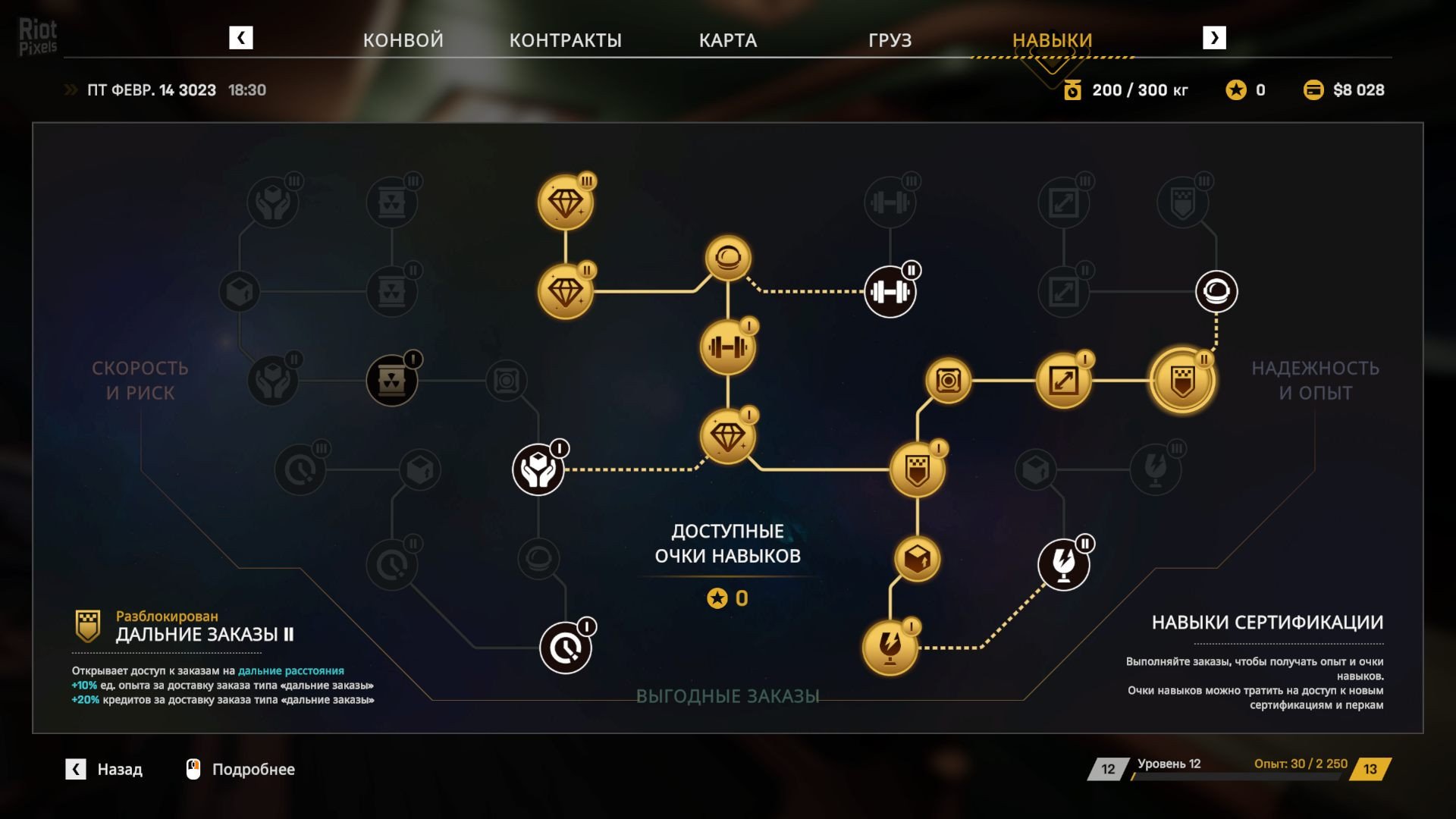The height and width of the screenshot is (819, 1456).
Task: Select the white clock skill tier I
Action: pos(565,648)
